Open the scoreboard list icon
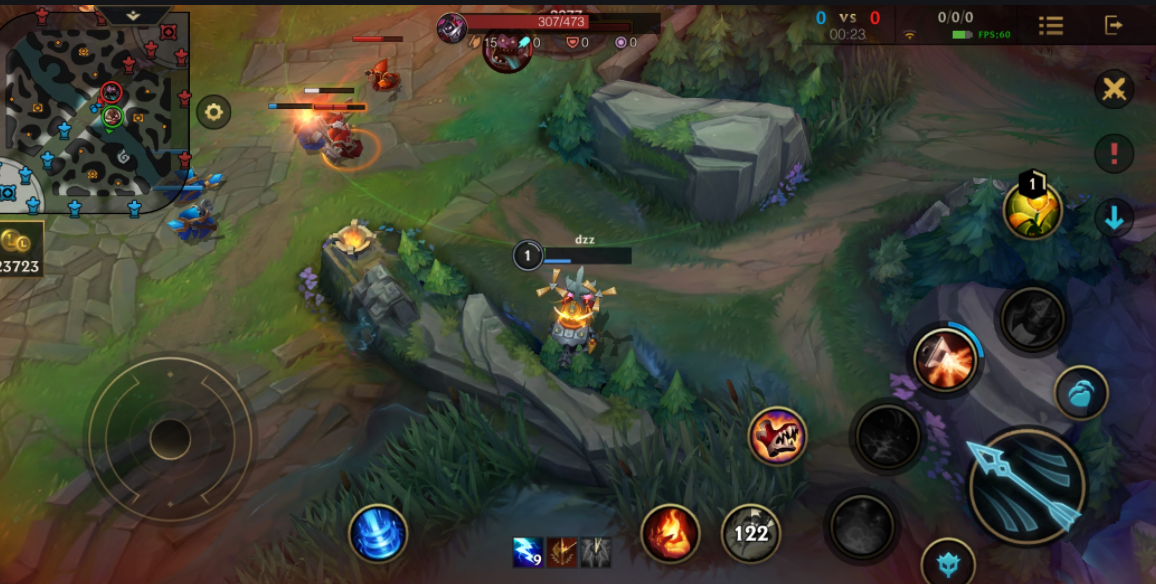The width and height of the screenshot is (1156, 584). point(1050,25)
